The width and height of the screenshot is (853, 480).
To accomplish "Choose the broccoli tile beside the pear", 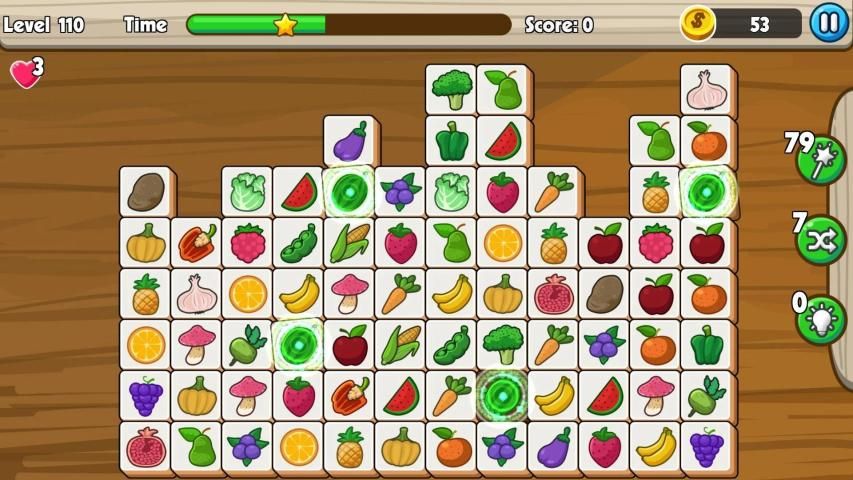I will pyautogui.click(x=451, y=90).
